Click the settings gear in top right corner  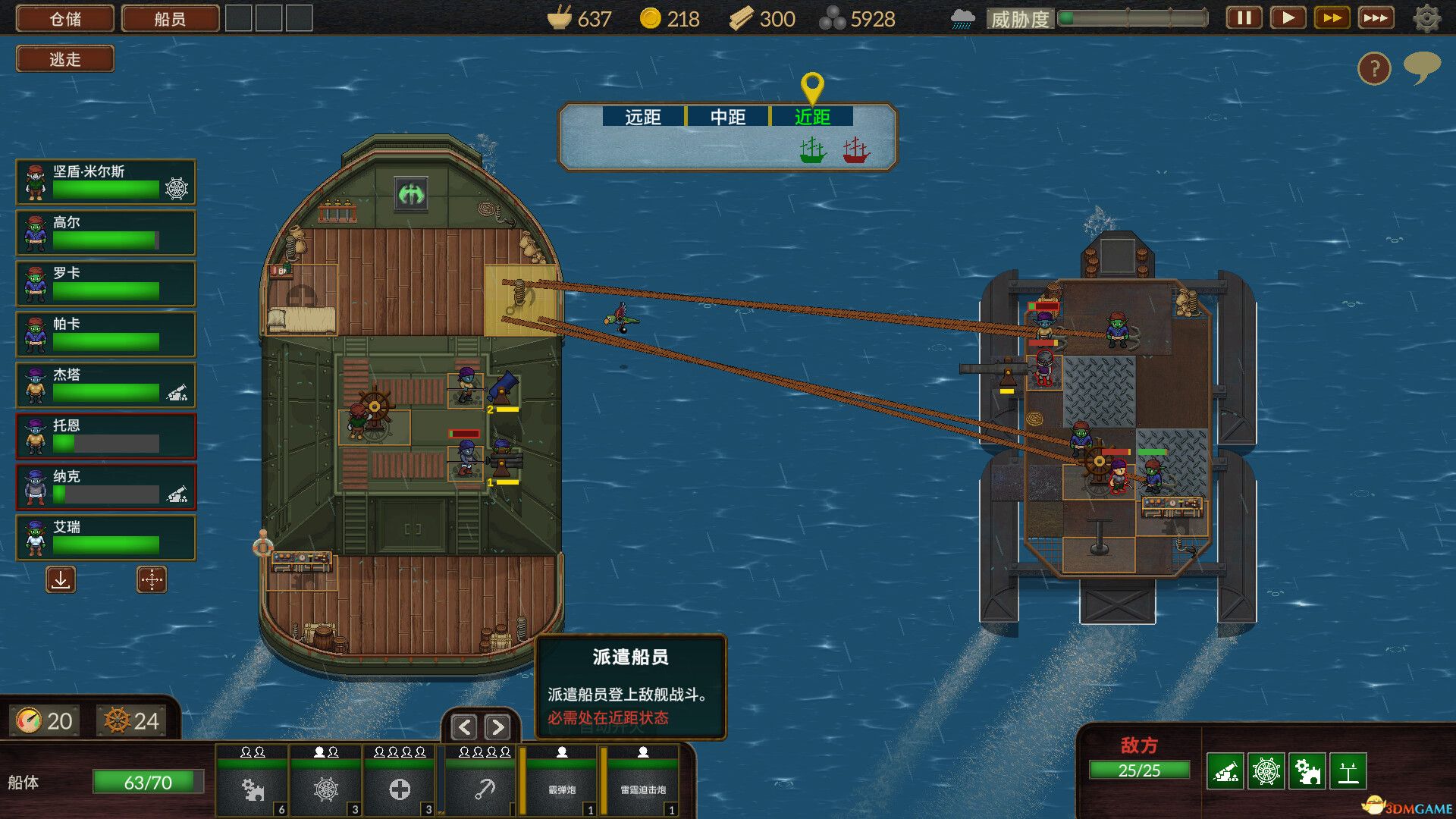[1425, 18]
